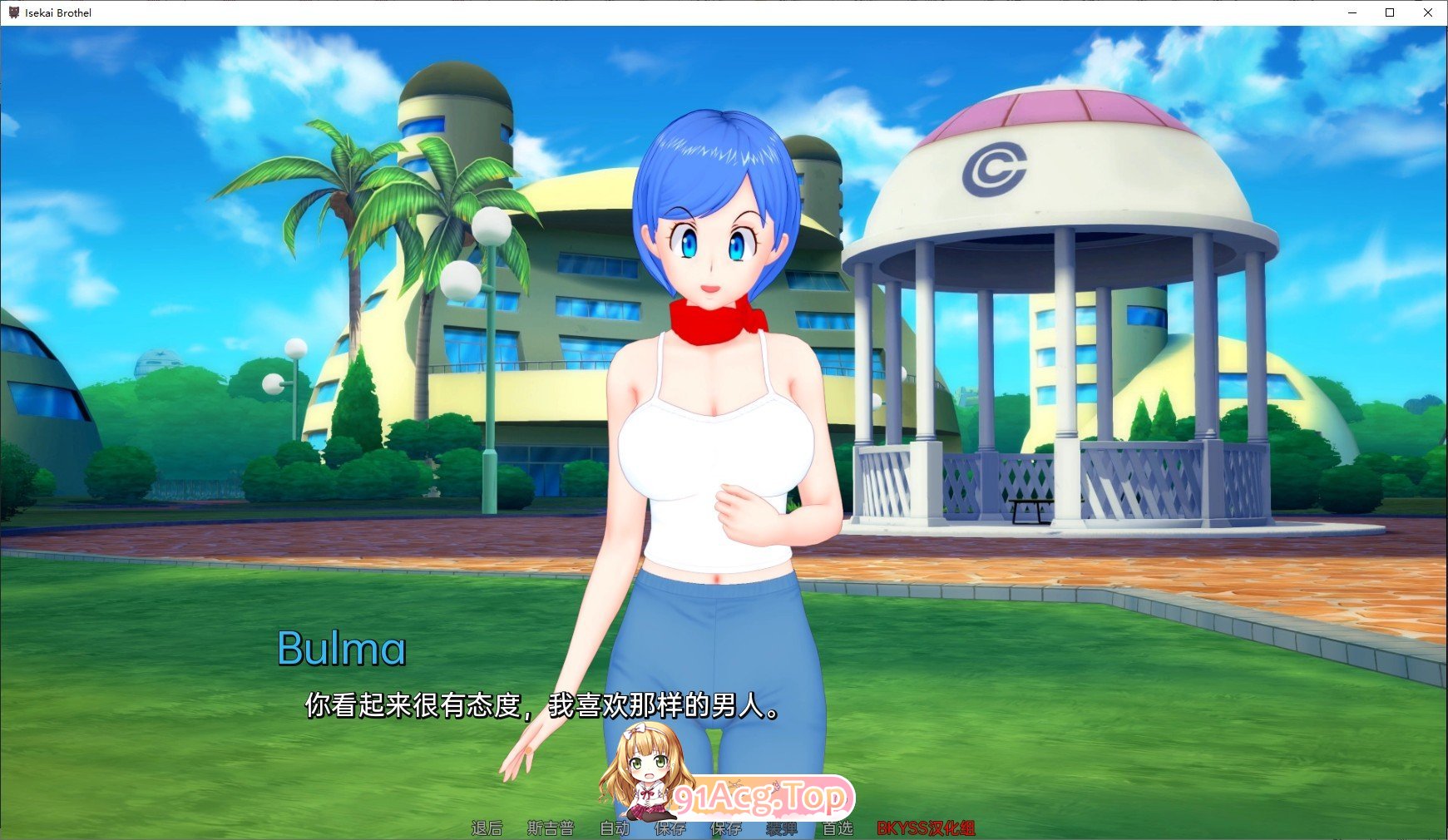Click the 退后 (back) quick menu button
This screenshot has height=840, width=1448.
click(487, 828)
